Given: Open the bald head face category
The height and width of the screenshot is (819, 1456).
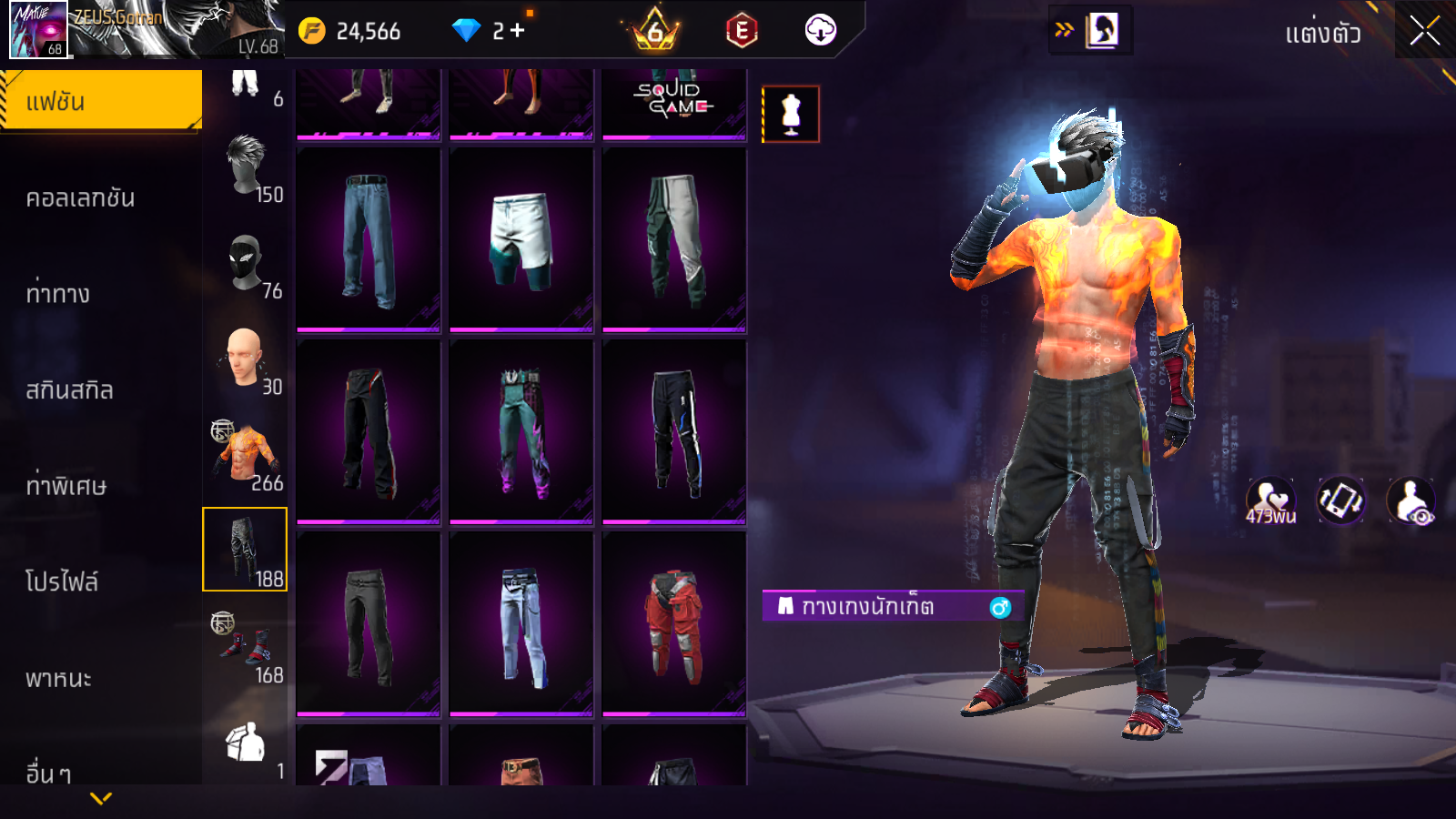Looking at the screenshot, I should (x=246, y=360).
